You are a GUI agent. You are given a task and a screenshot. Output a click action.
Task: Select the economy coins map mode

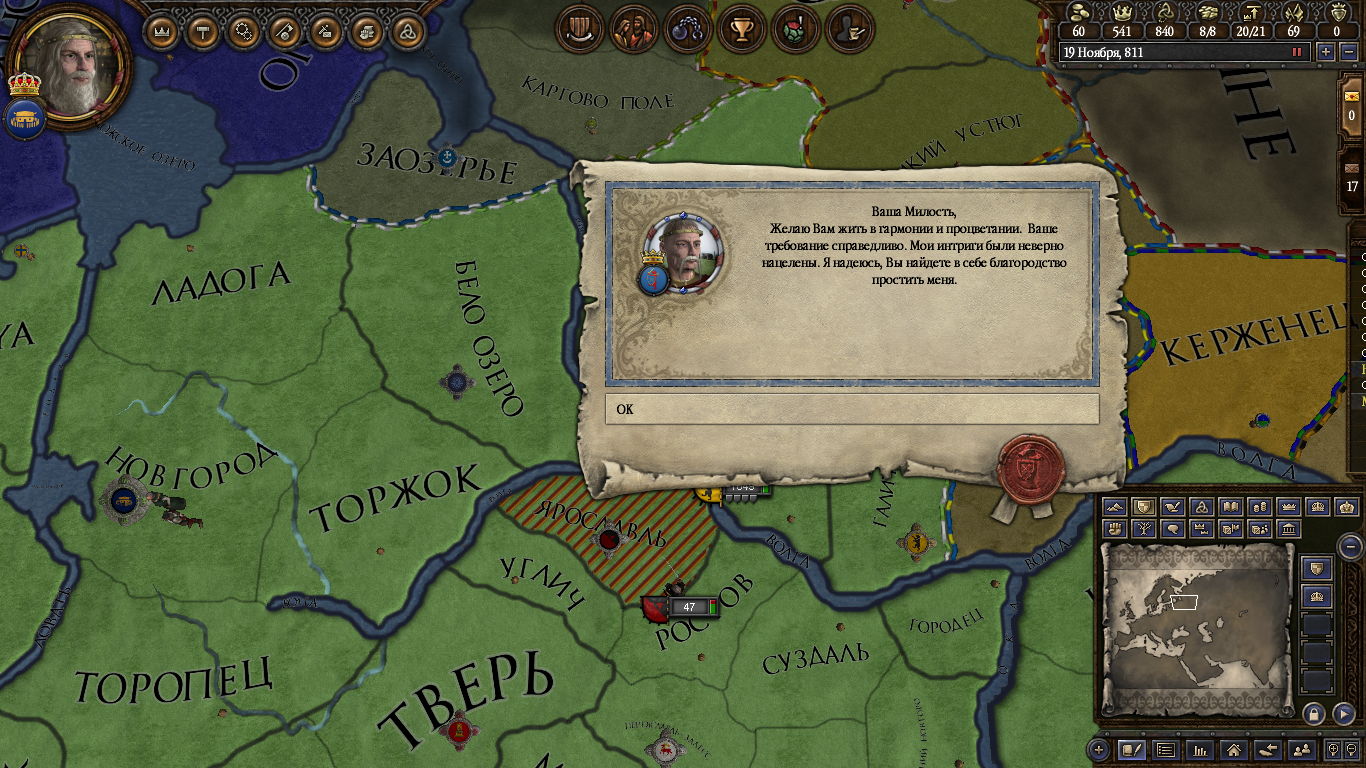point(1260,508)
